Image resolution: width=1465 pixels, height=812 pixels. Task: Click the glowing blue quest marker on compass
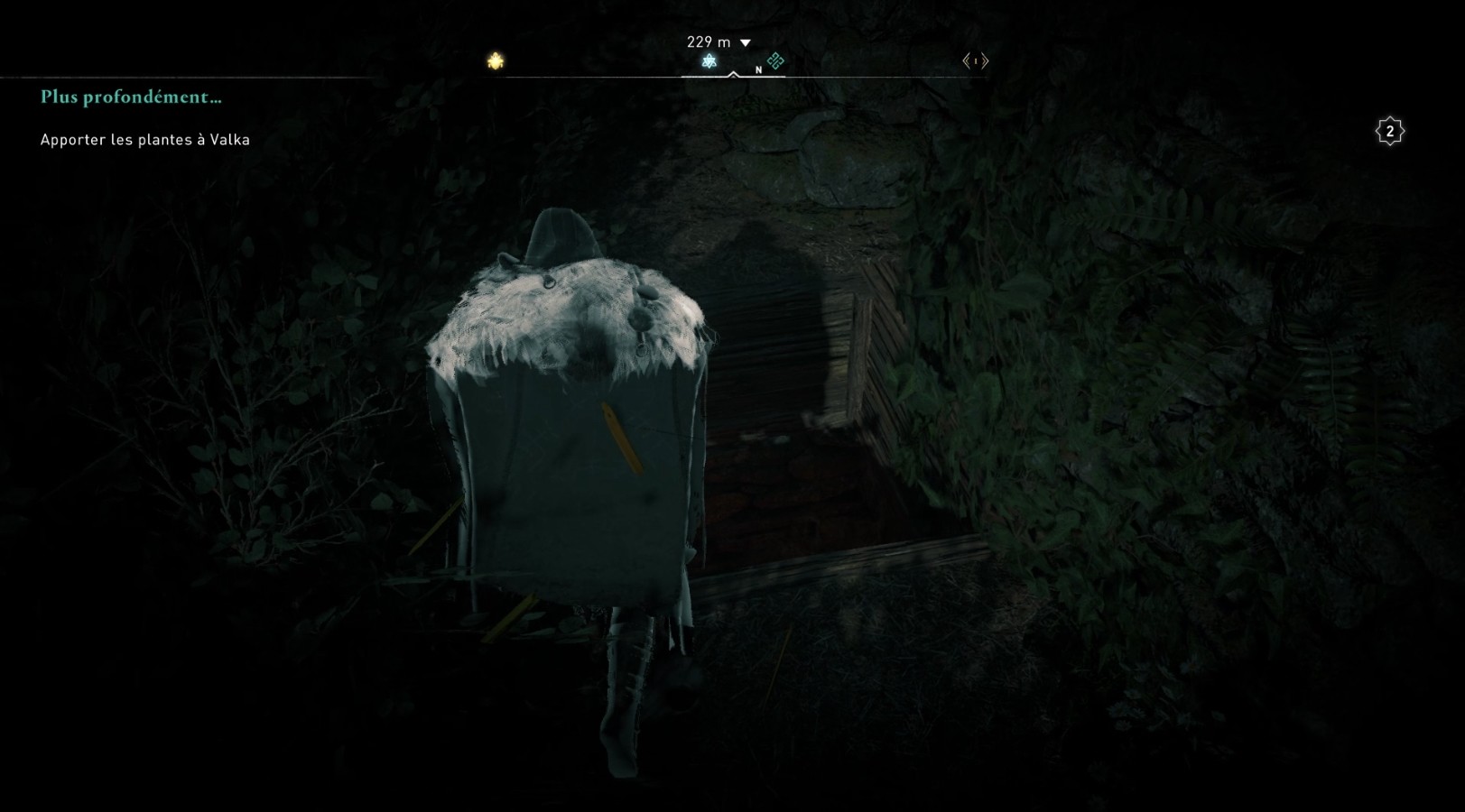tap(709, 61)
